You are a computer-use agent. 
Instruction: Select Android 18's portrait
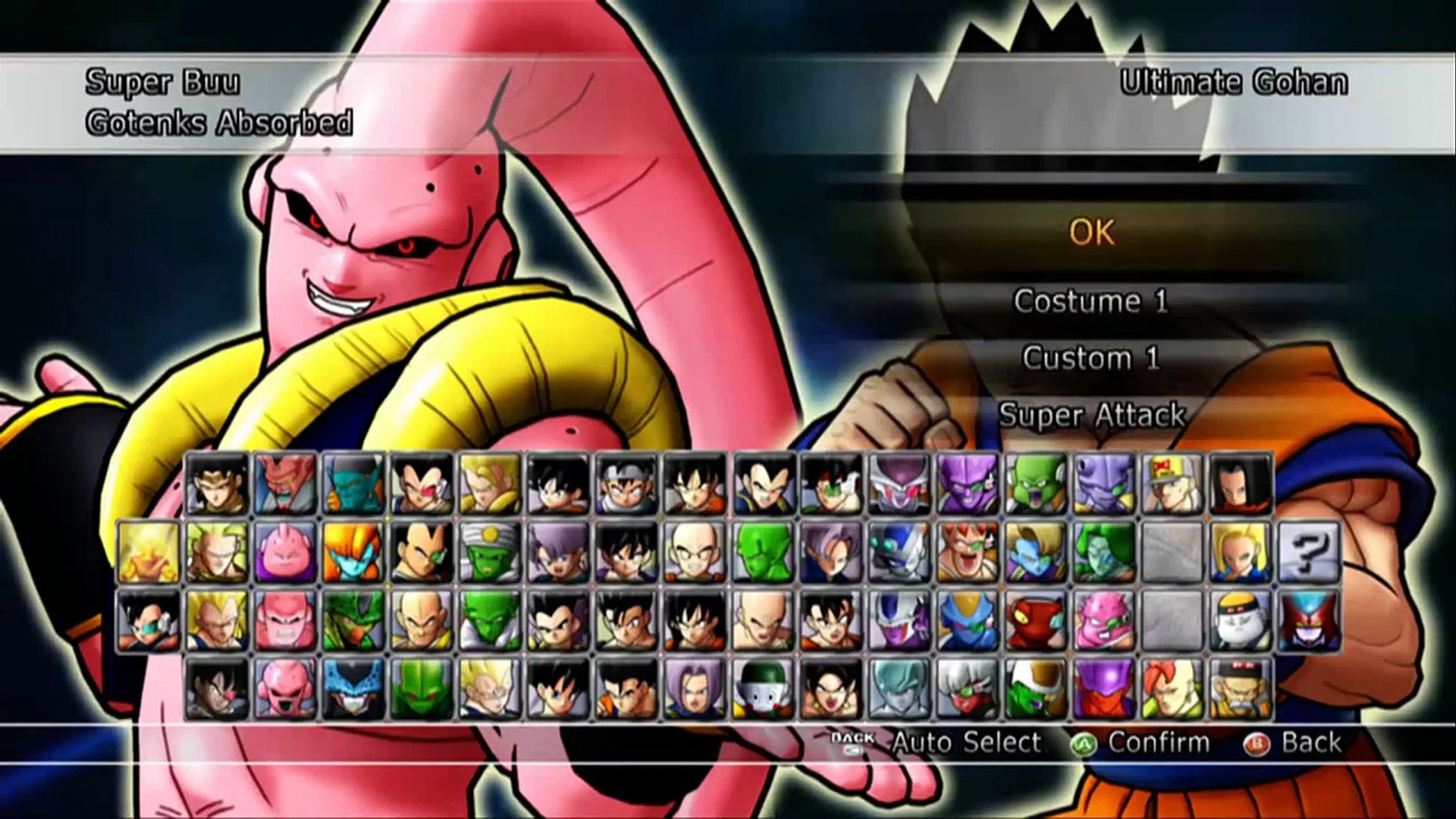click(1241, 551)
